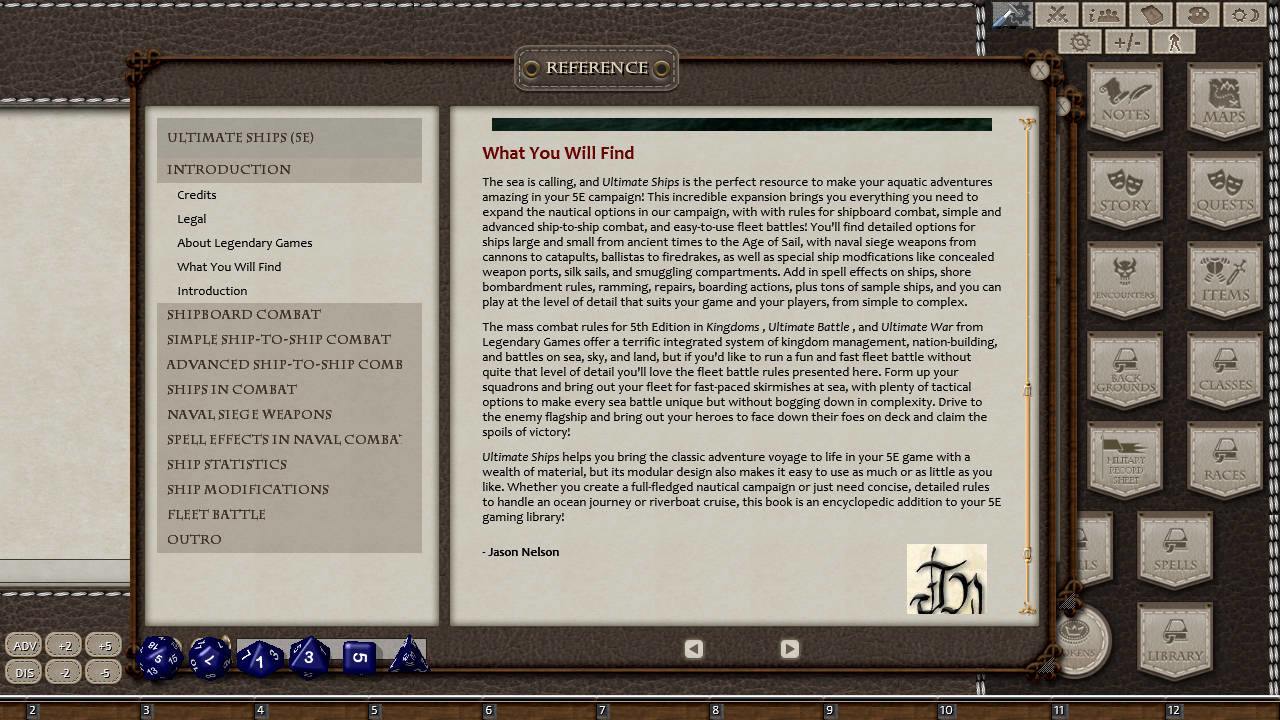Image resolution: width=1280 pixels, height=720 pixels.
Task: Activate the +5 modifier button
Action: [x=103, y=645]
